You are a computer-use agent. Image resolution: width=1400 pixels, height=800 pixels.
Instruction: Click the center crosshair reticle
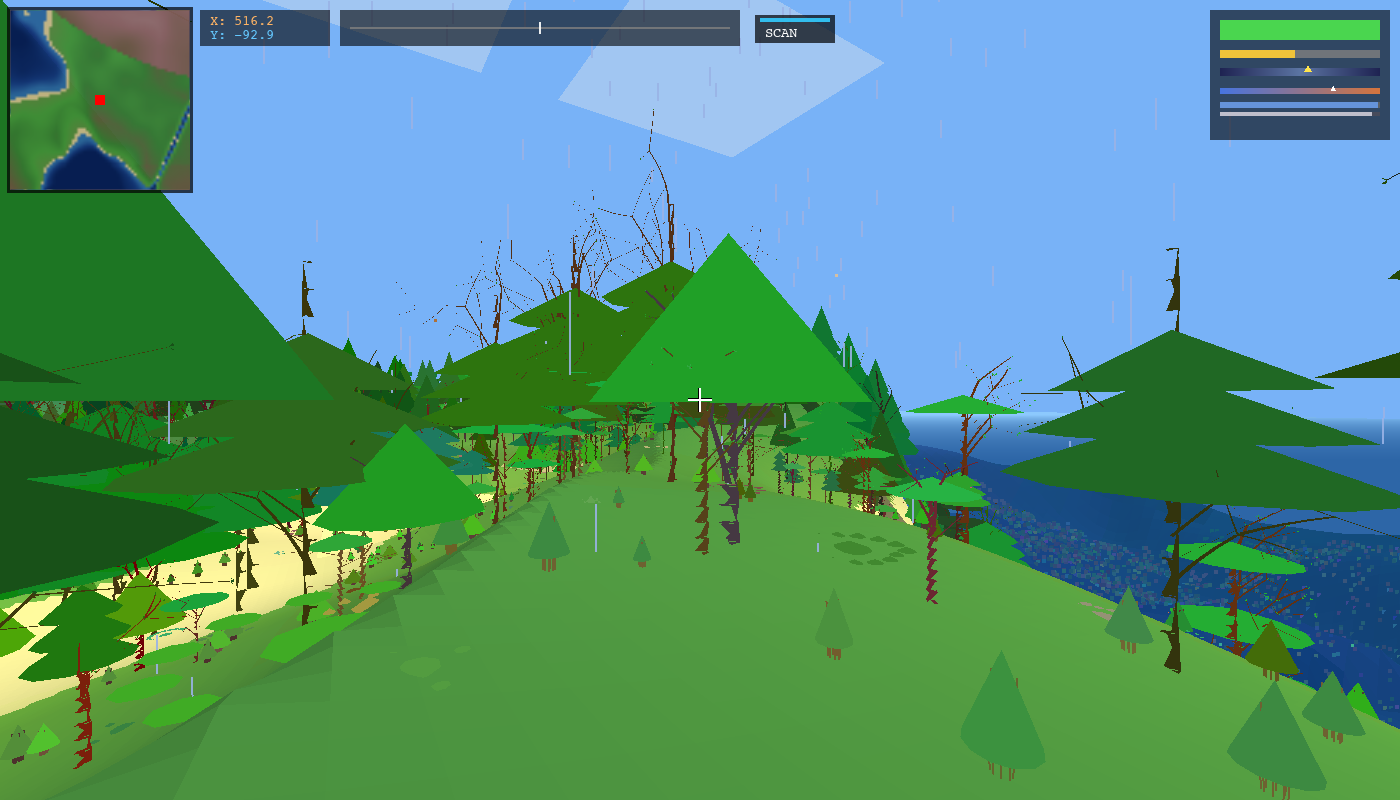click(x=699, y=399)
